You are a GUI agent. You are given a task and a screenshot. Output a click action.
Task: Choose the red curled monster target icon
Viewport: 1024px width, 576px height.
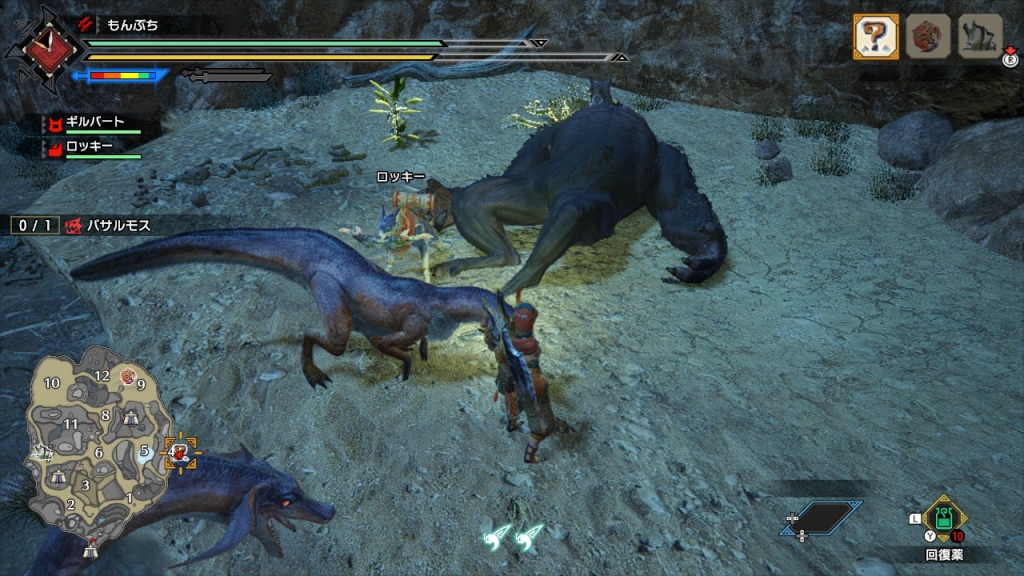(927, 37)
